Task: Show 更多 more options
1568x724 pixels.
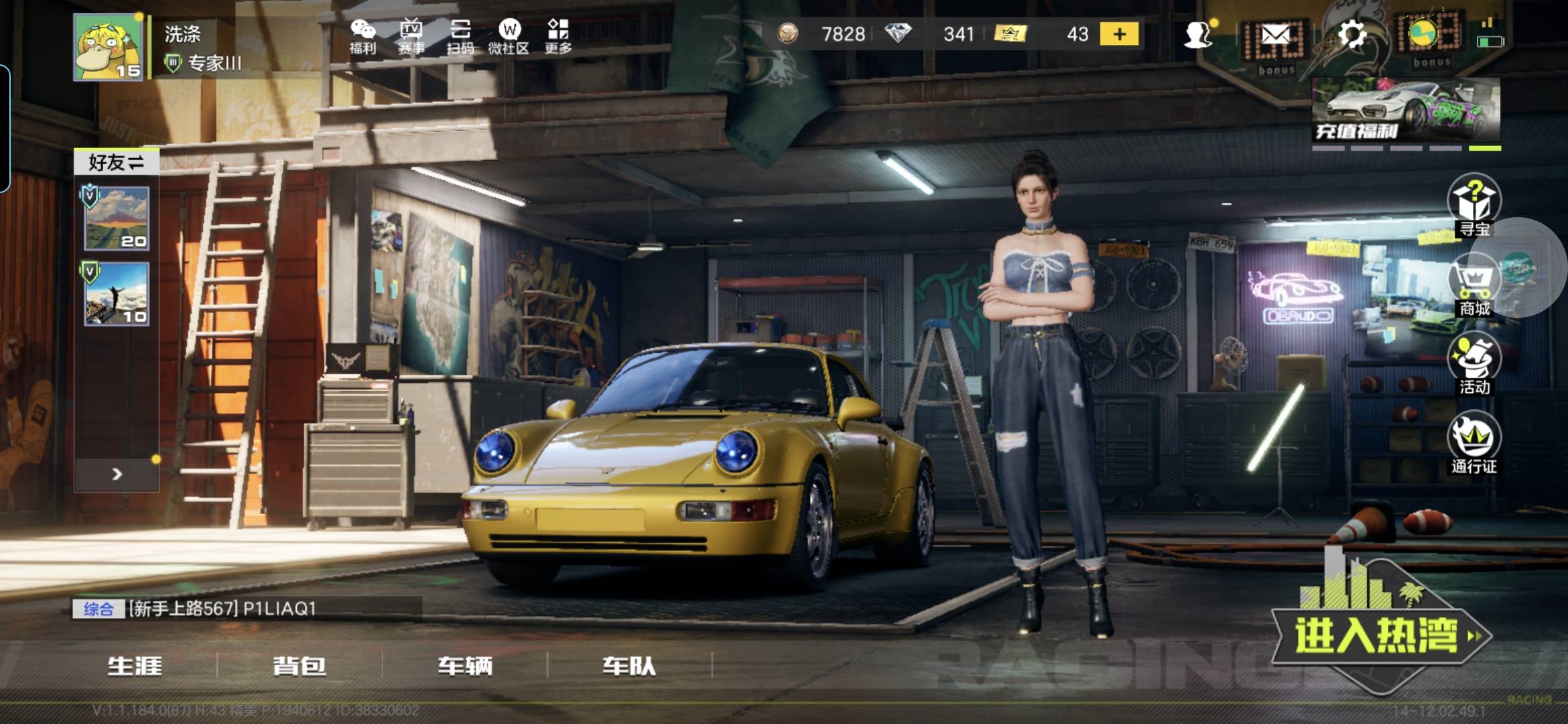Action: 558,36
